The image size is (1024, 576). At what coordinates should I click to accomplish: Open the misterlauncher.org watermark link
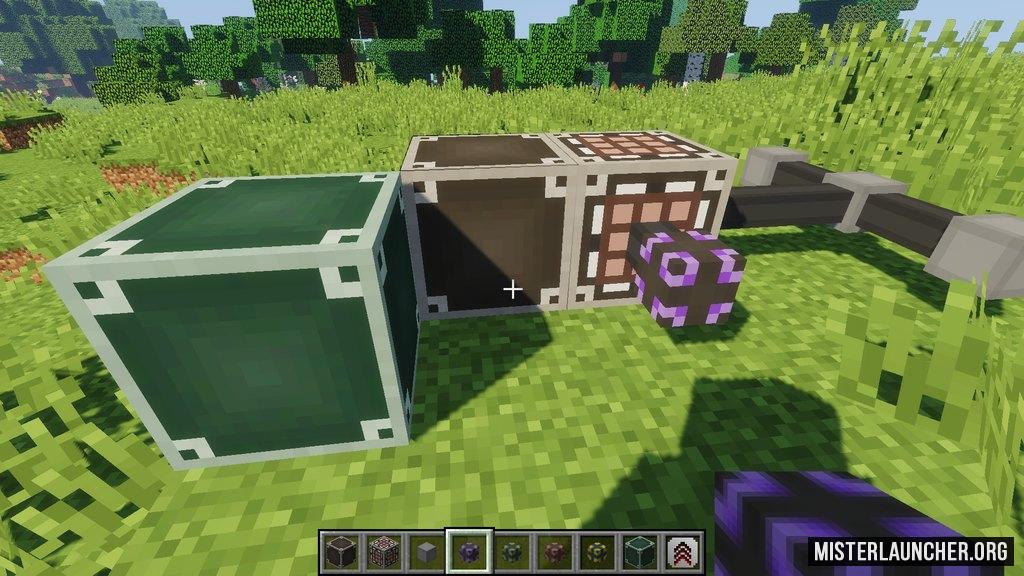click(x=910, y=551)
